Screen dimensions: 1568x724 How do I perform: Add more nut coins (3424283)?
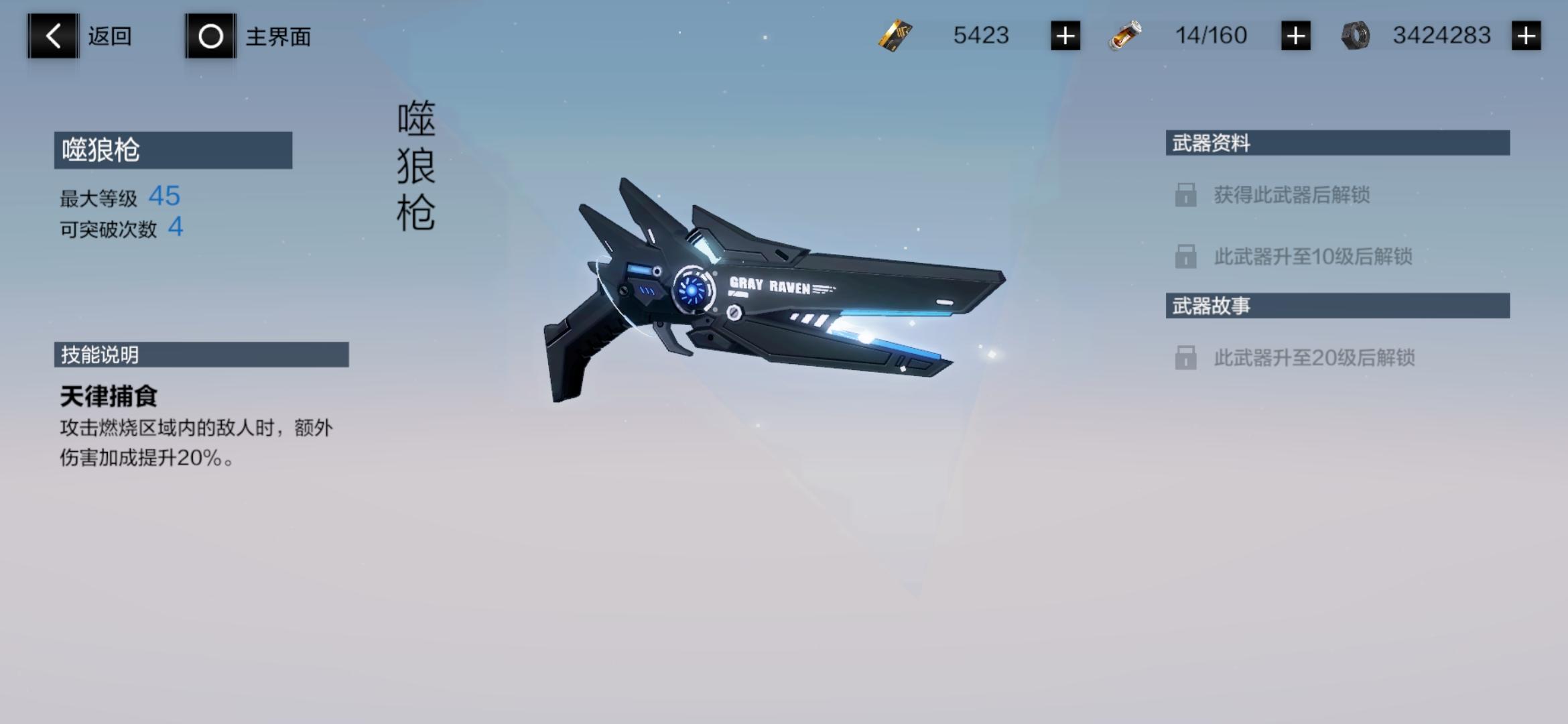(1526, 36)
